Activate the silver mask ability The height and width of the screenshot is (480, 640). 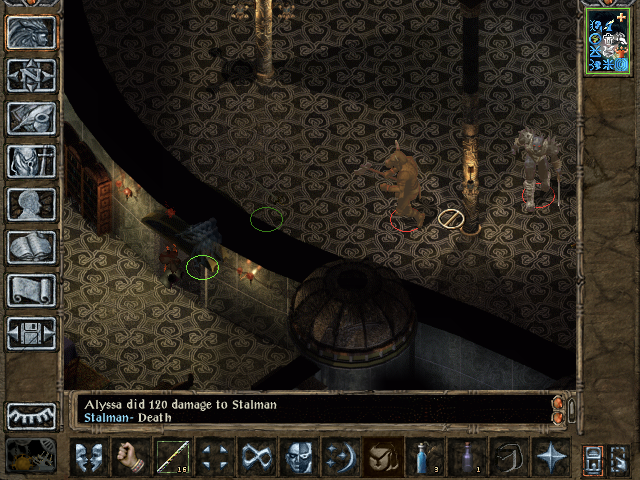pyautogui.click(x=299, y=457)
